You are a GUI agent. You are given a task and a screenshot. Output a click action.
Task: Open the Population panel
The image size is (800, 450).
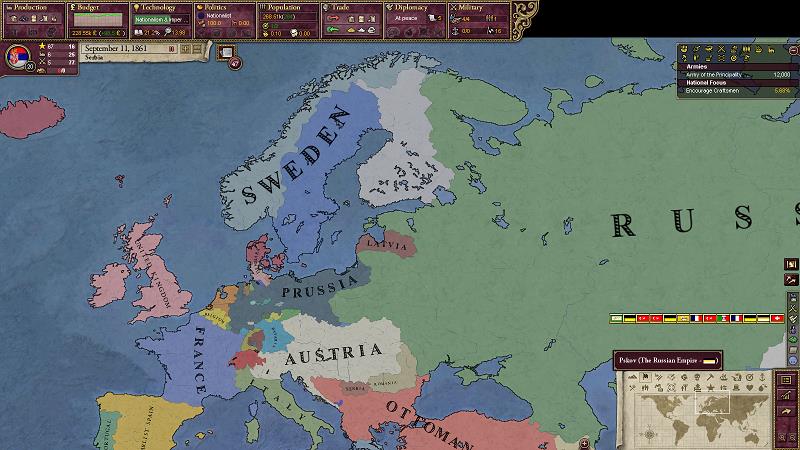288,18
